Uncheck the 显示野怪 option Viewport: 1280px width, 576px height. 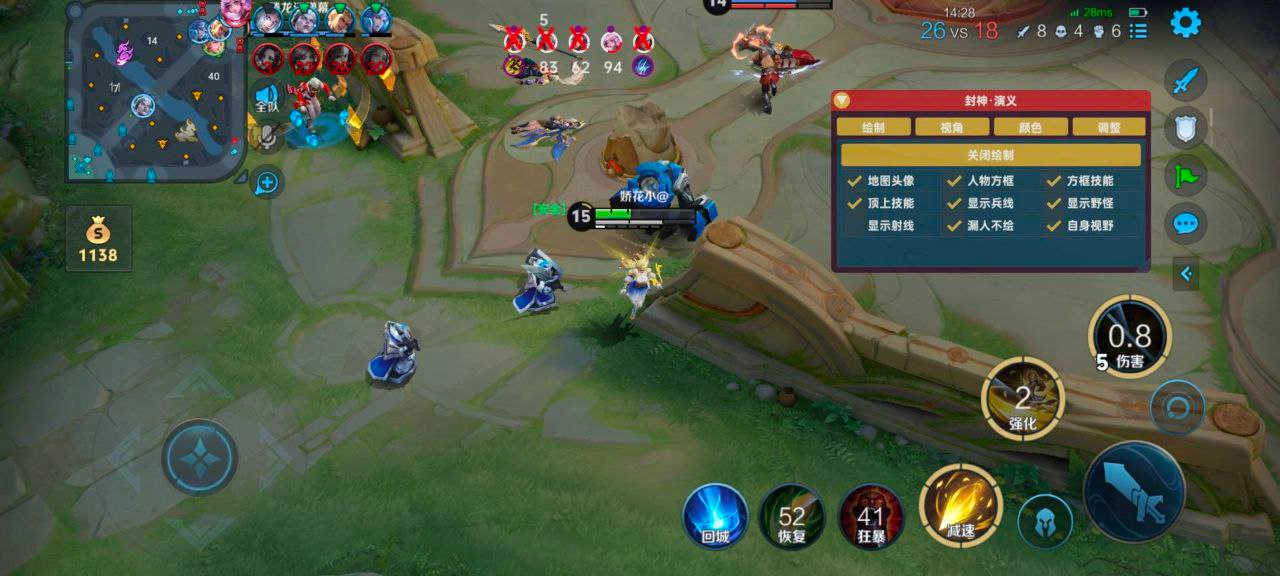click(1054, 203)
